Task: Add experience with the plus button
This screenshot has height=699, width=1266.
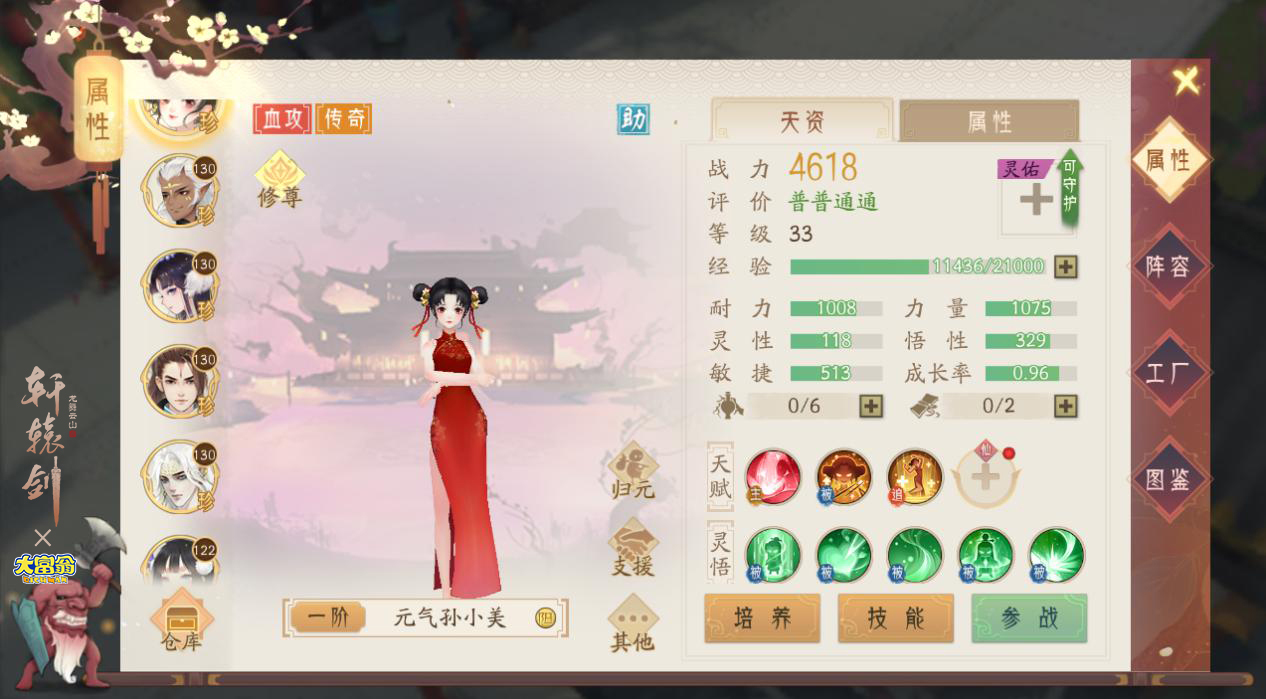Action: pyautogui.click(x=1066, y=267)
